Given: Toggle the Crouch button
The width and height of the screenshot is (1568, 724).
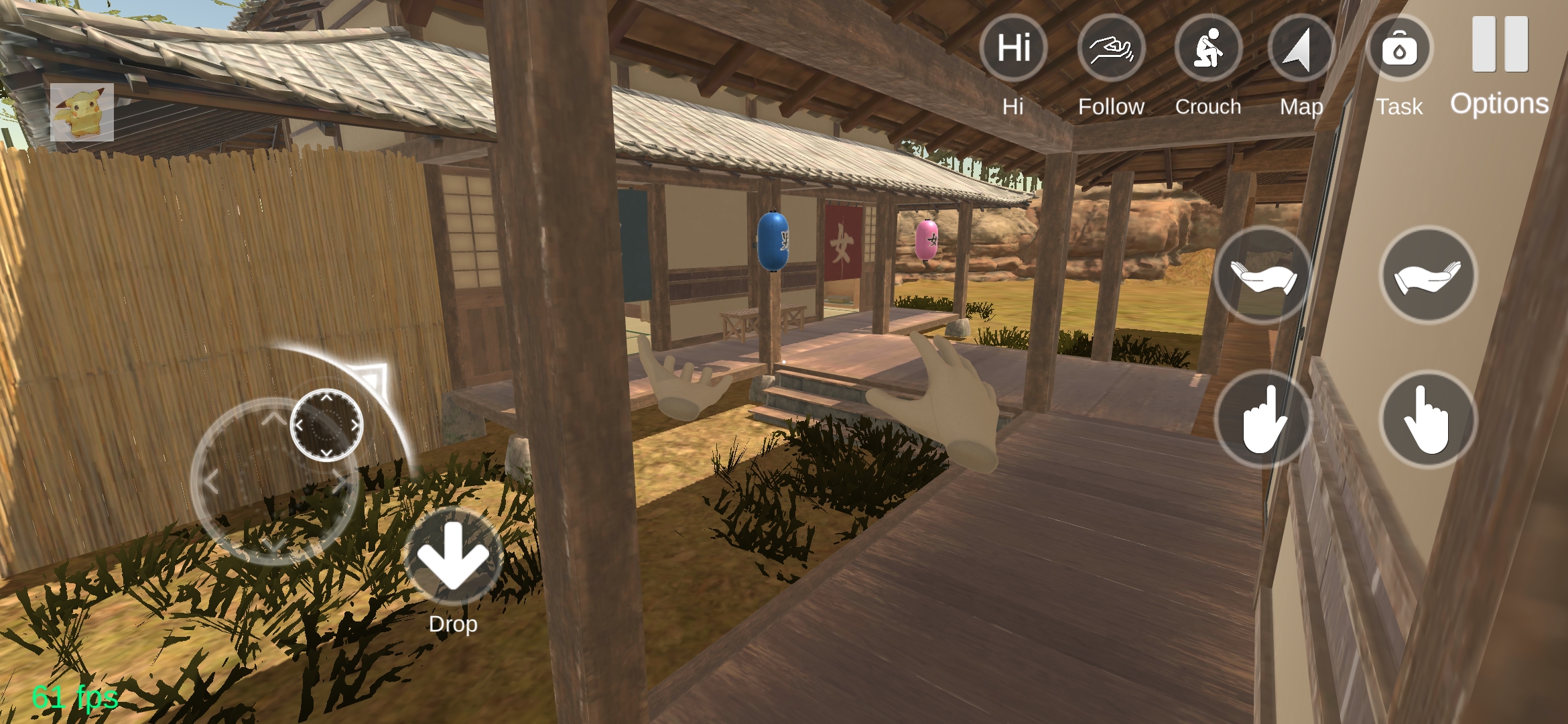Looking at the screenshot, I should [1208, 48].
